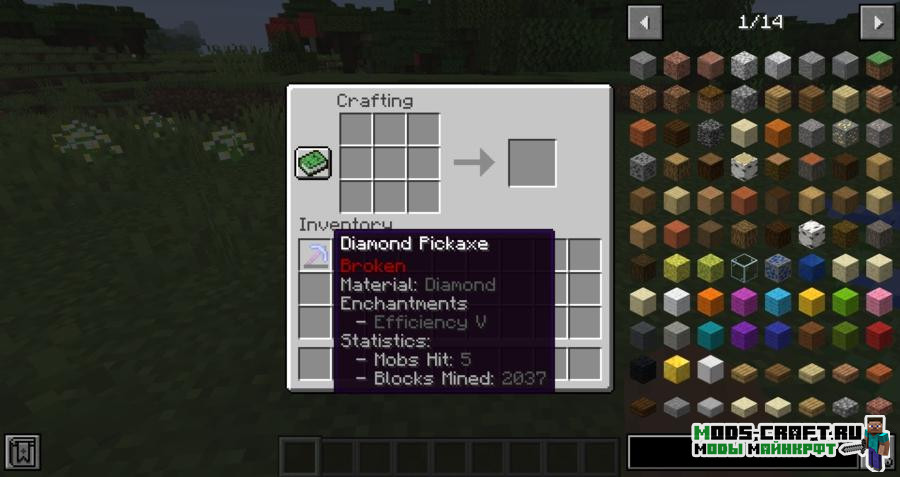900x477 pixels.
Task: Go to the previous item list page
Action: click(x=645, y=22)
